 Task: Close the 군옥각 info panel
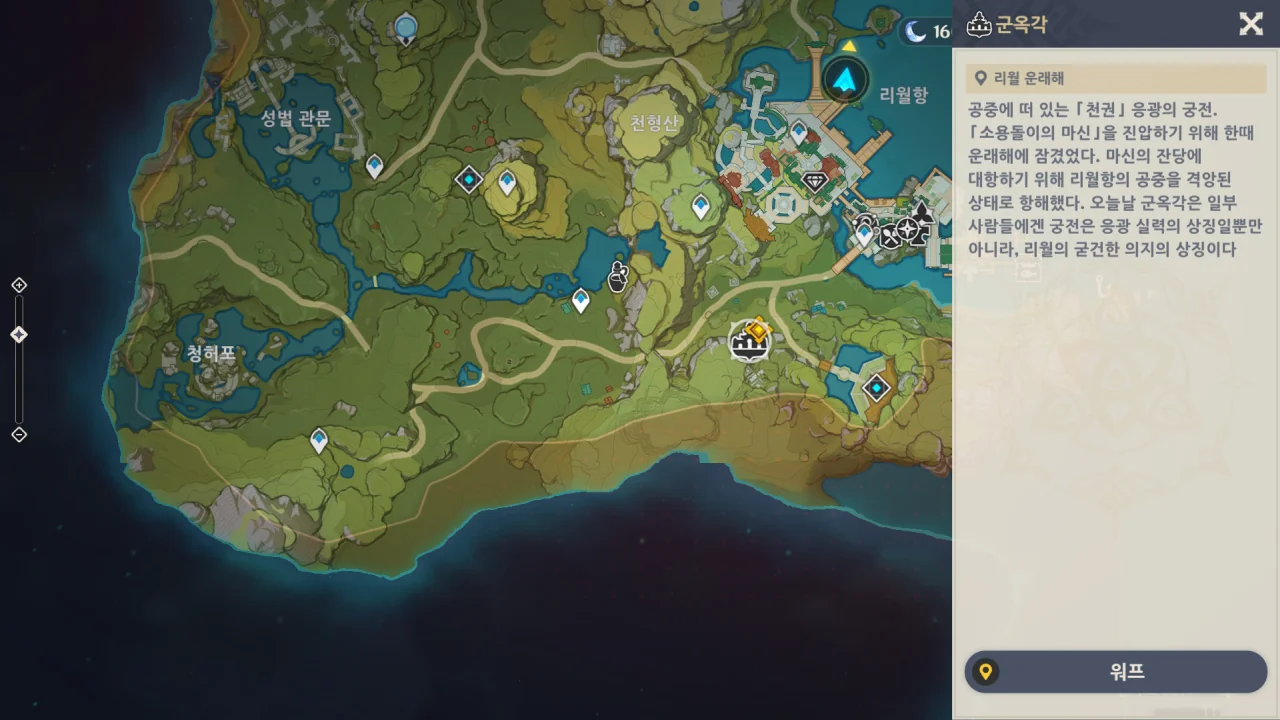pyautogui.click(x=1250, y=24)
